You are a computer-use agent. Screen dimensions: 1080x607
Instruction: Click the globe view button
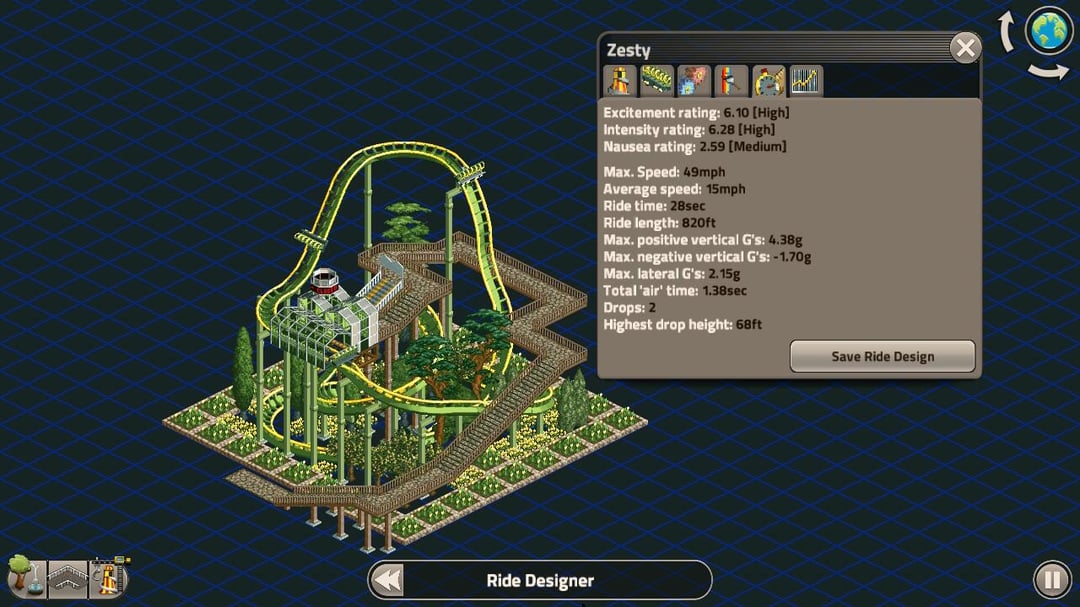click(1049, 31)
